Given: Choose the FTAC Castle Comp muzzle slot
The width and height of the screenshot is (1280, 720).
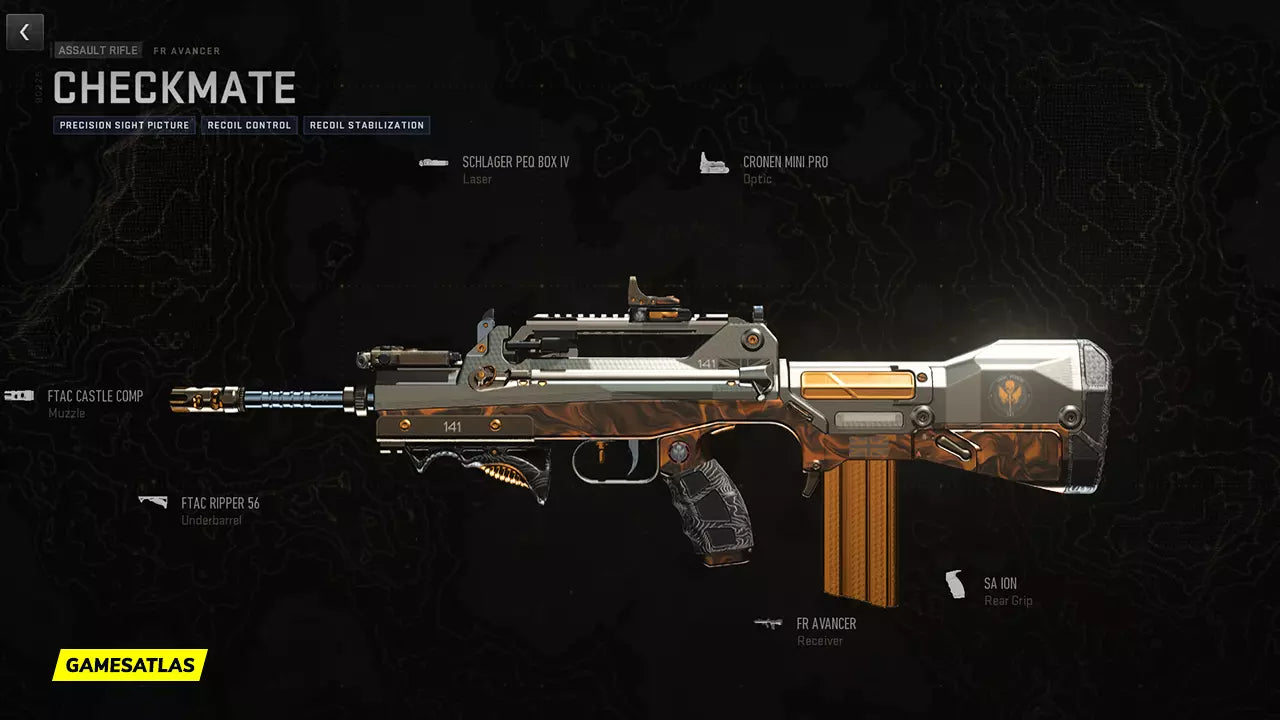Looking at the screenshot, I should tap(94, 397).
